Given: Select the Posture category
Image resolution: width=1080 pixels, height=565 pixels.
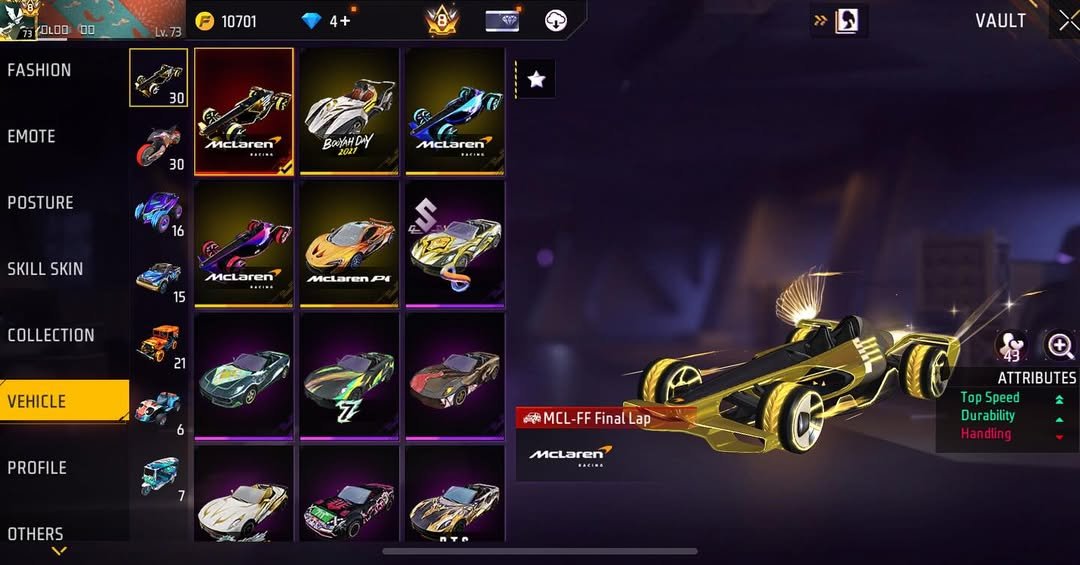Looking at the screenshot, I should (x=41, y=203).
